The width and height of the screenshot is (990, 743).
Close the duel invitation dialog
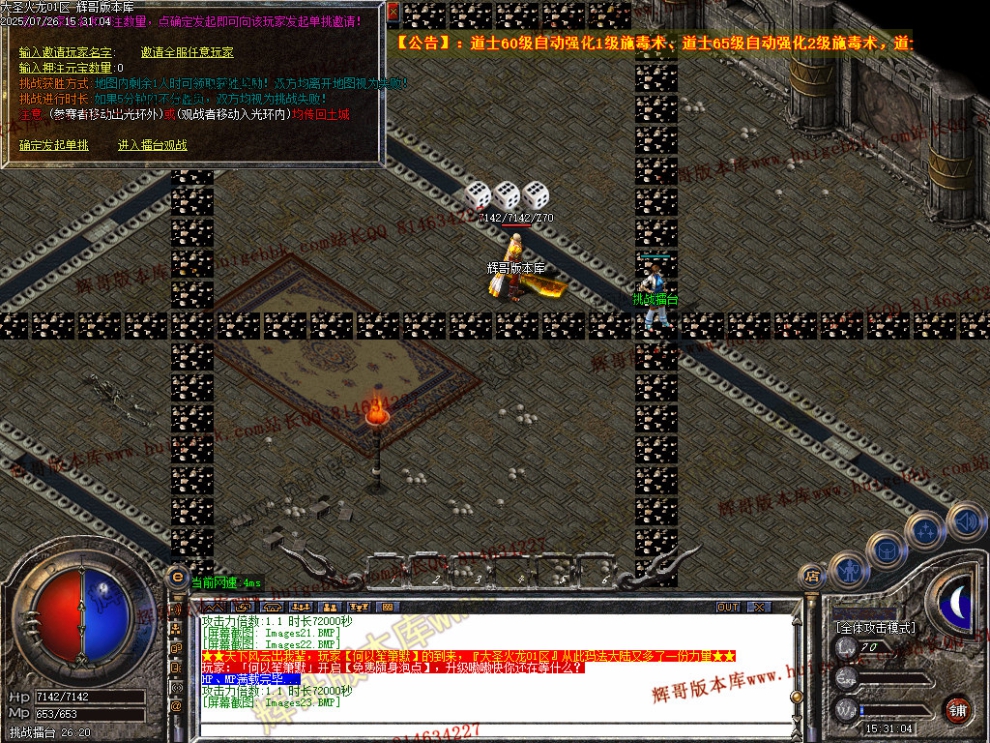click(392, 12)
